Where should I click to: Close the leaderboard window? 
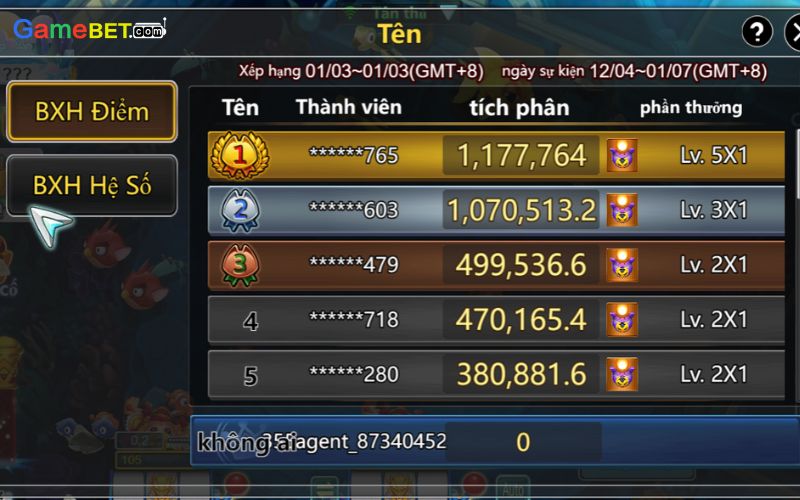click(x=793, y=32)
